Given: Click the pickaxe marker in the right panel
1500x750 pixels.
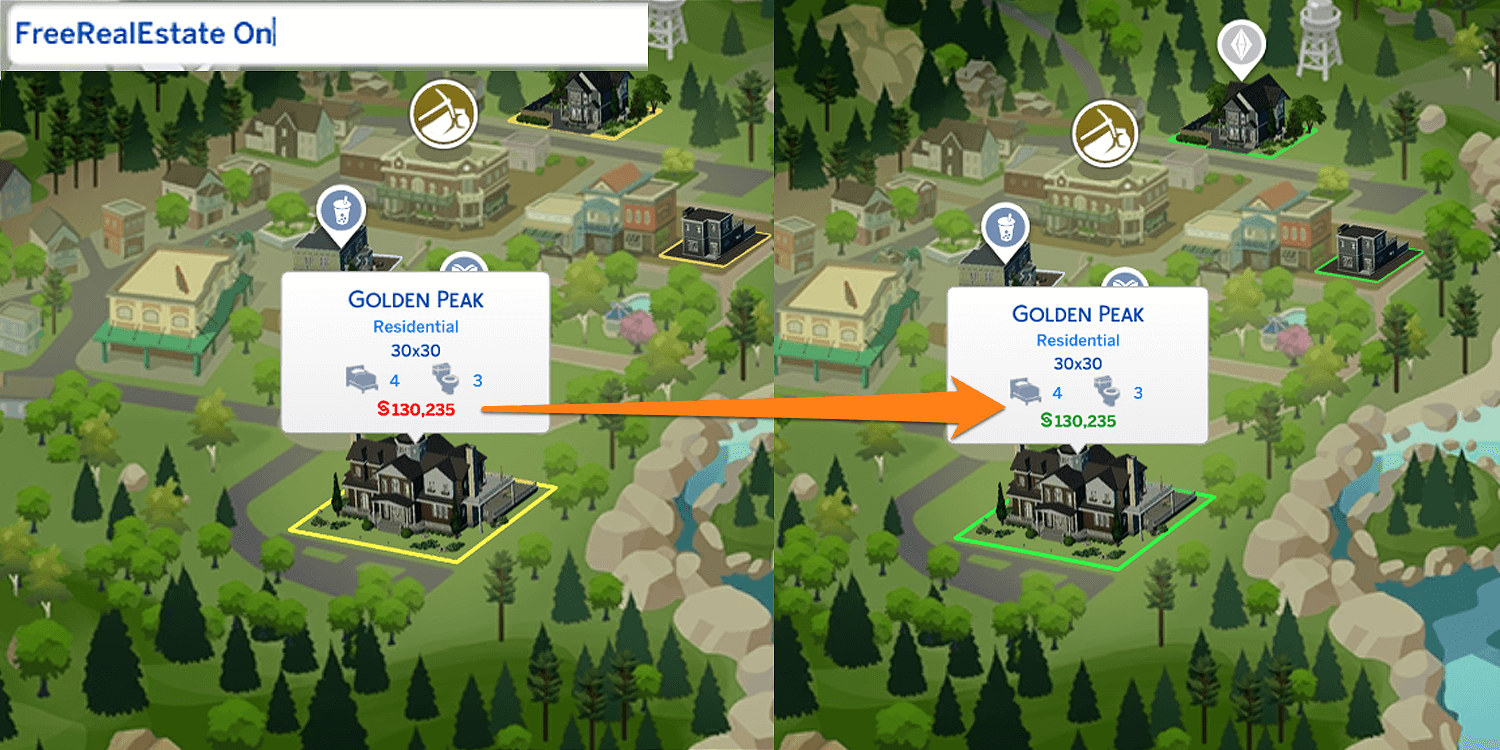Looking at the screenshot, I should tap(1104, 133).
